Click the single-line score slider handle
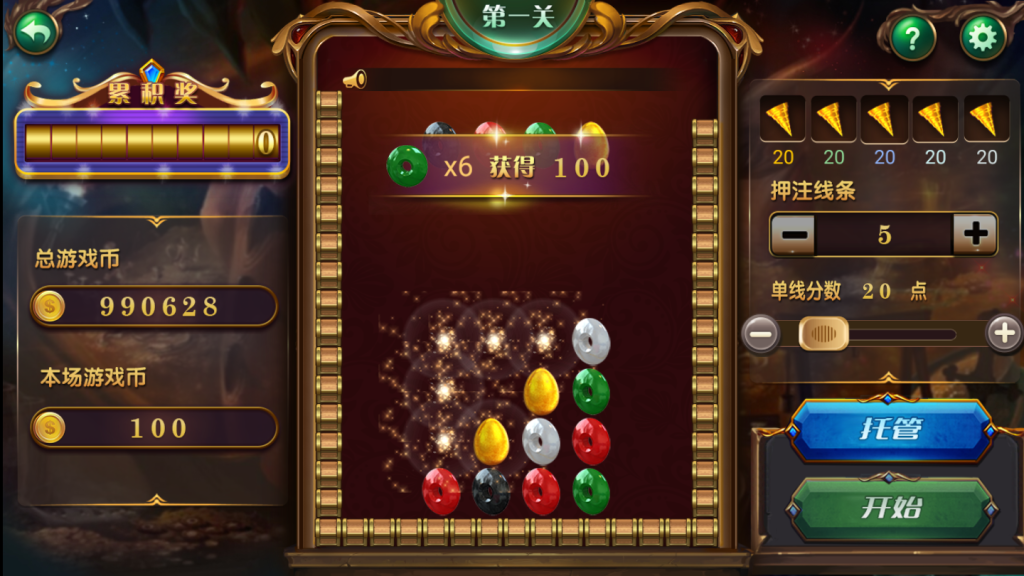Screen dimensions: 1024x576 pos(824,333)
